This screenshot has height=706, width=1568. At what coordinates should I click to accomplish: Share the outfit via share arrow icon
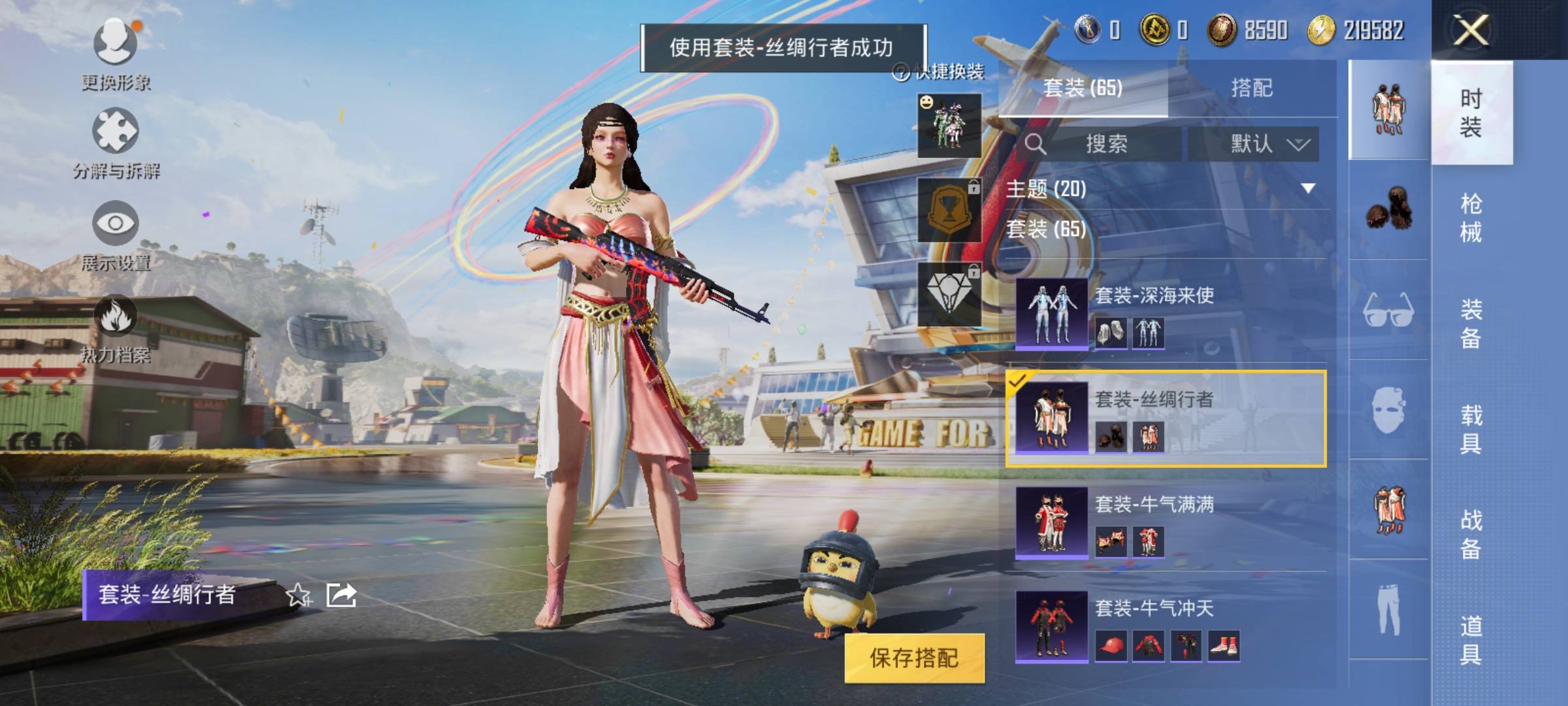342,595
